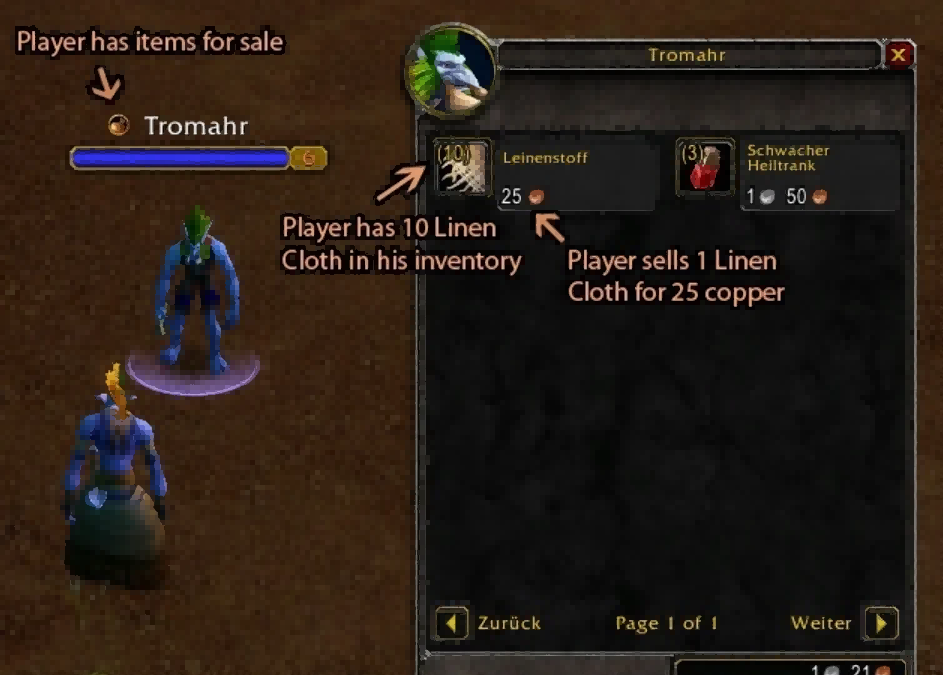Advance with the Weiter arrow button
The width and height of the screenshot is (943, 675).
click(881, 624)
